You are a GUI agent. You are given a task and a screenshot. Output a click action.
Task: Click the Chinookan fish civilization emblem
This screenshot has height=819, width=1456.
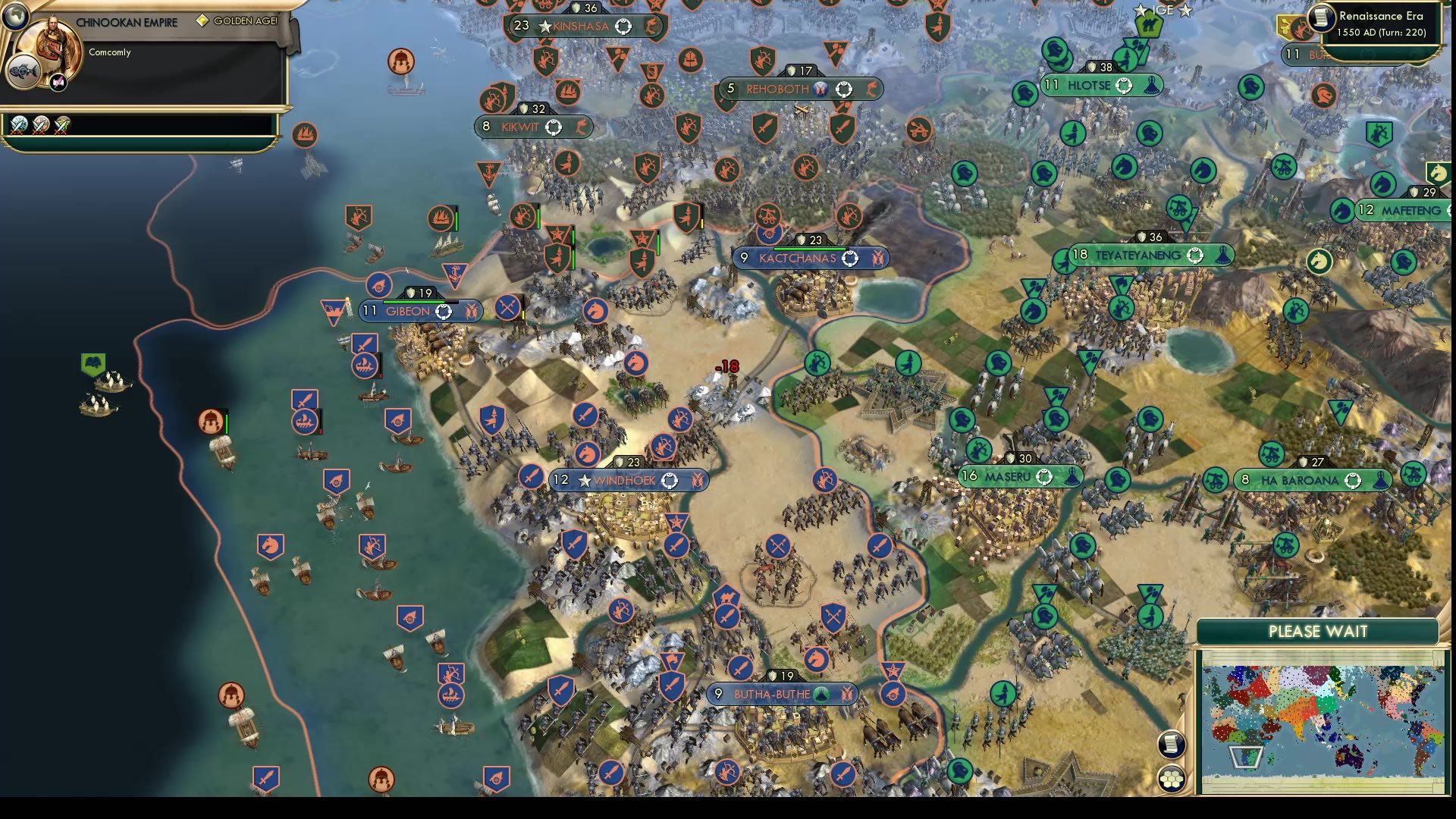(x=25, y=72)
